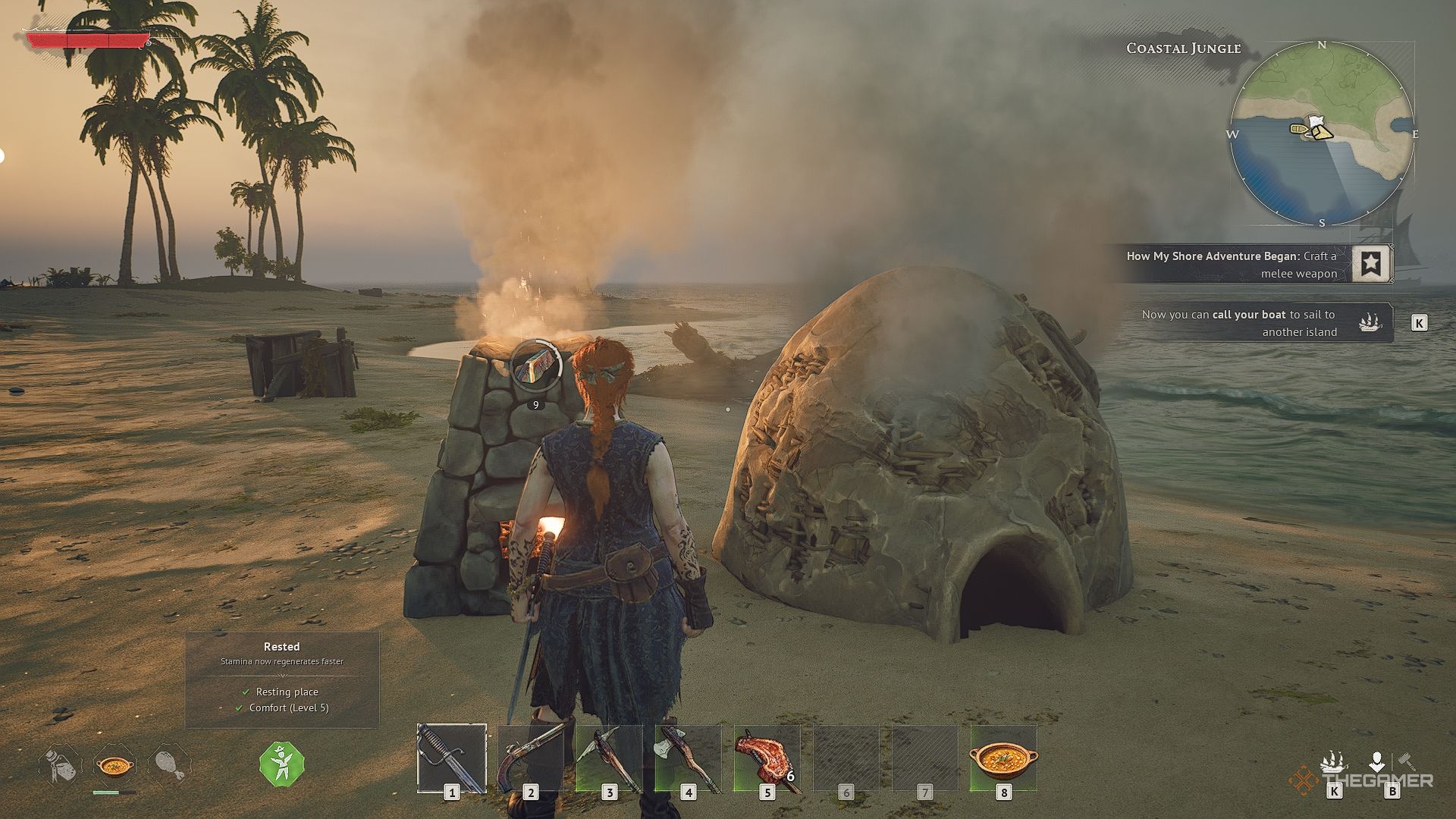Click the green Rested status icon
The image size is (1456, 819).
pyautogui.click(x=281, y=763)
